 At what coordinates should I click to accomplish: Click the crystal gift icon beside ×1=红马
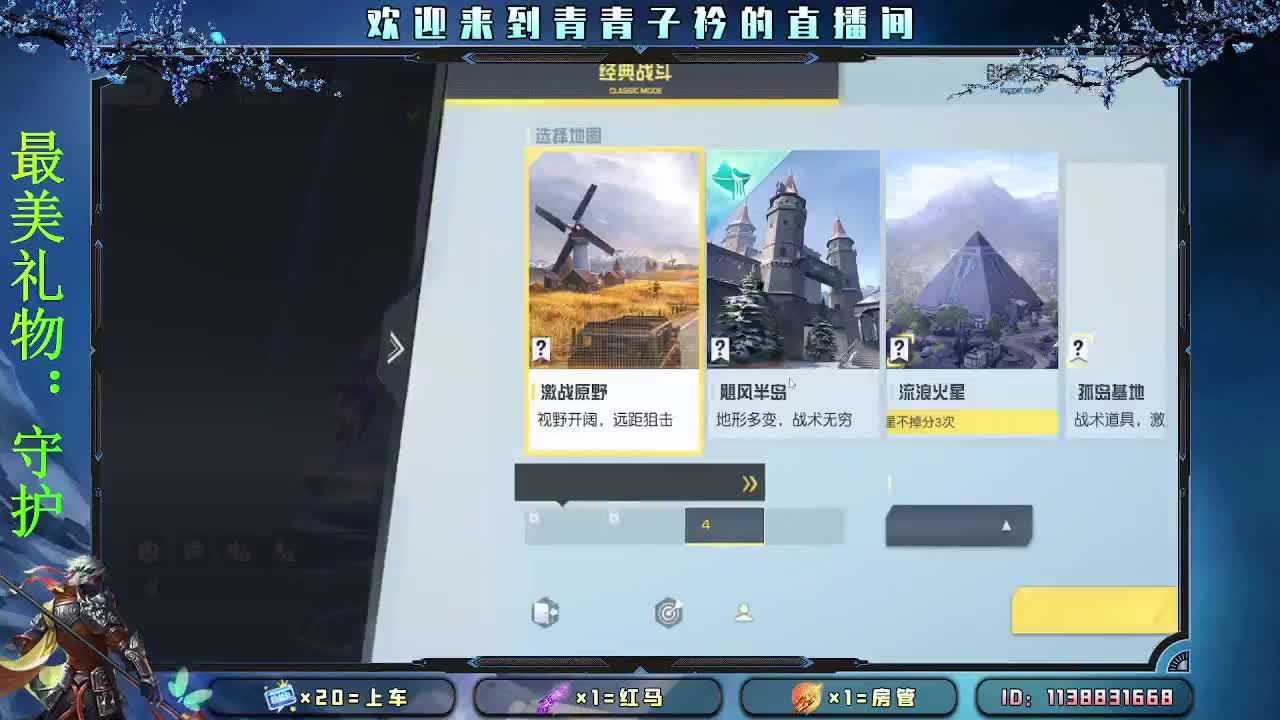click(554, 699)
